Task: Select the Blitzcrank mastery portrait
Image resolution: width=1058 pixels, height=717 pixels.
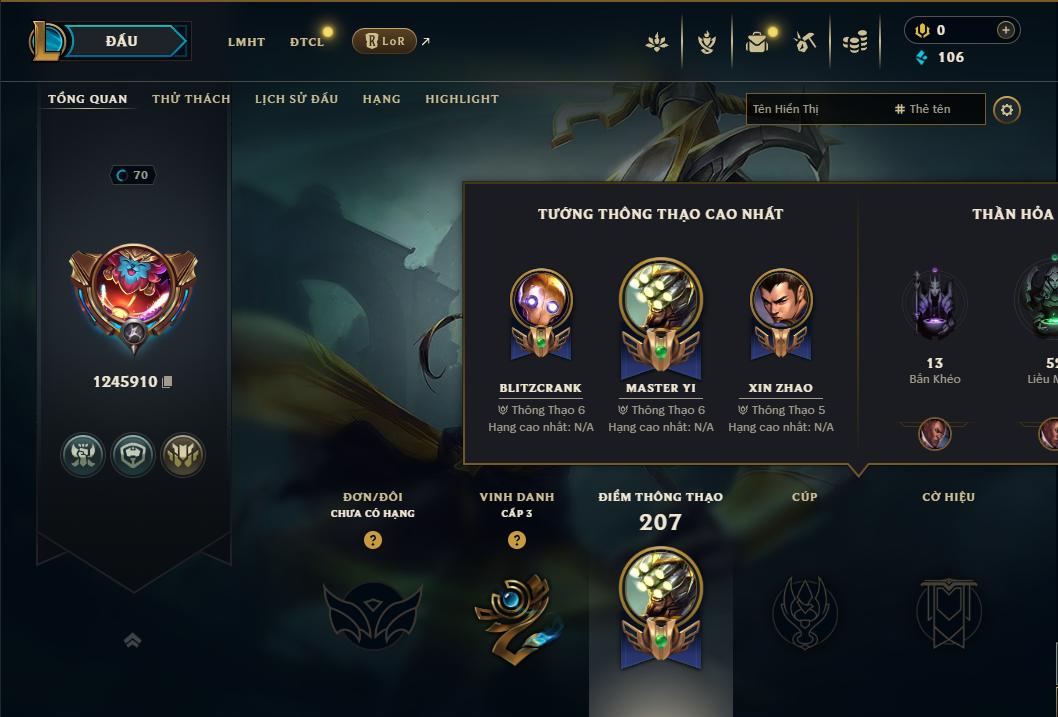Action: click(x=541, y=300)
